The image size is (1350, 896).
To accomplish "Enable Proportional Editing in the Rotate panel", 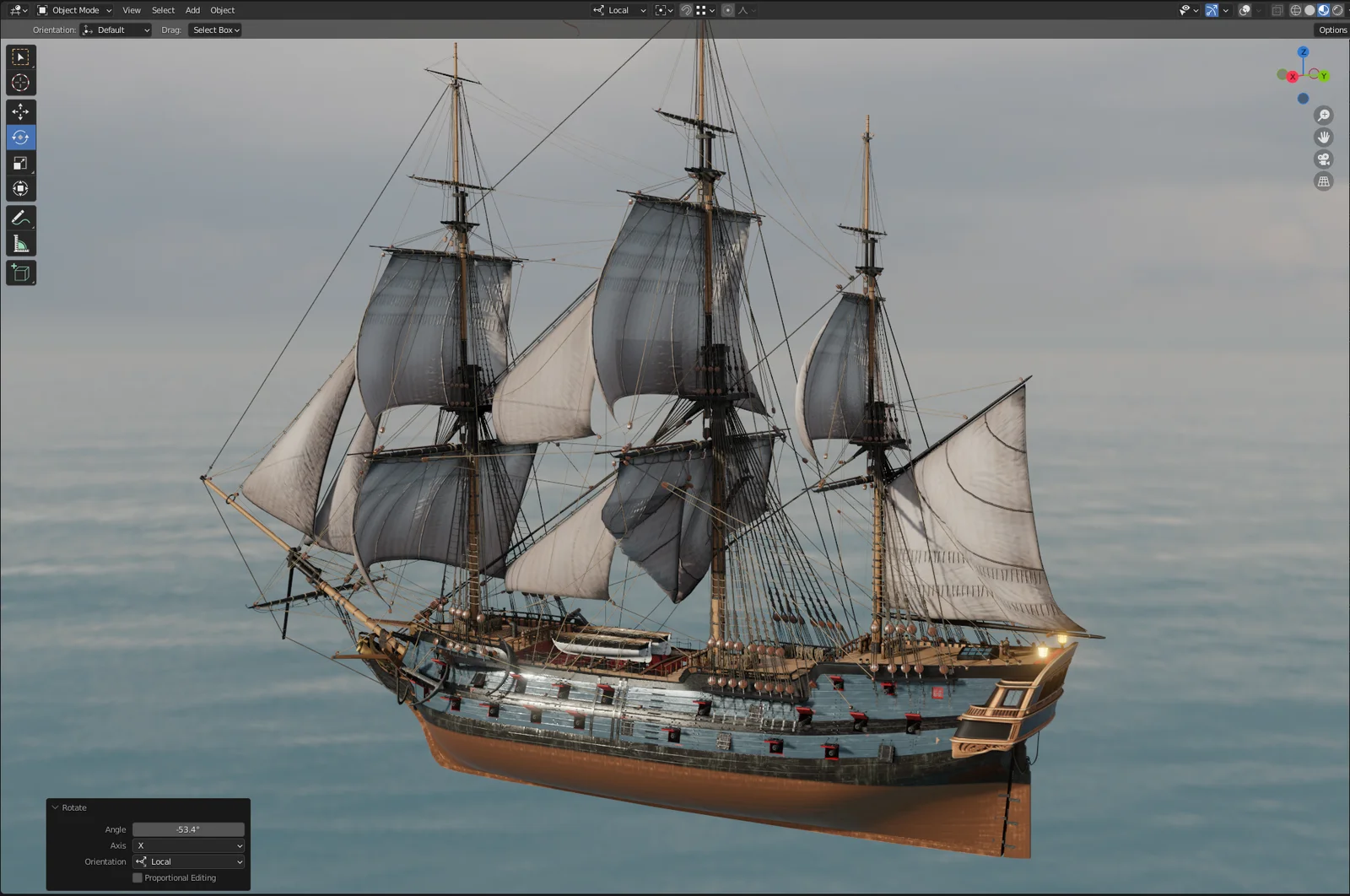I will point(138,877).
